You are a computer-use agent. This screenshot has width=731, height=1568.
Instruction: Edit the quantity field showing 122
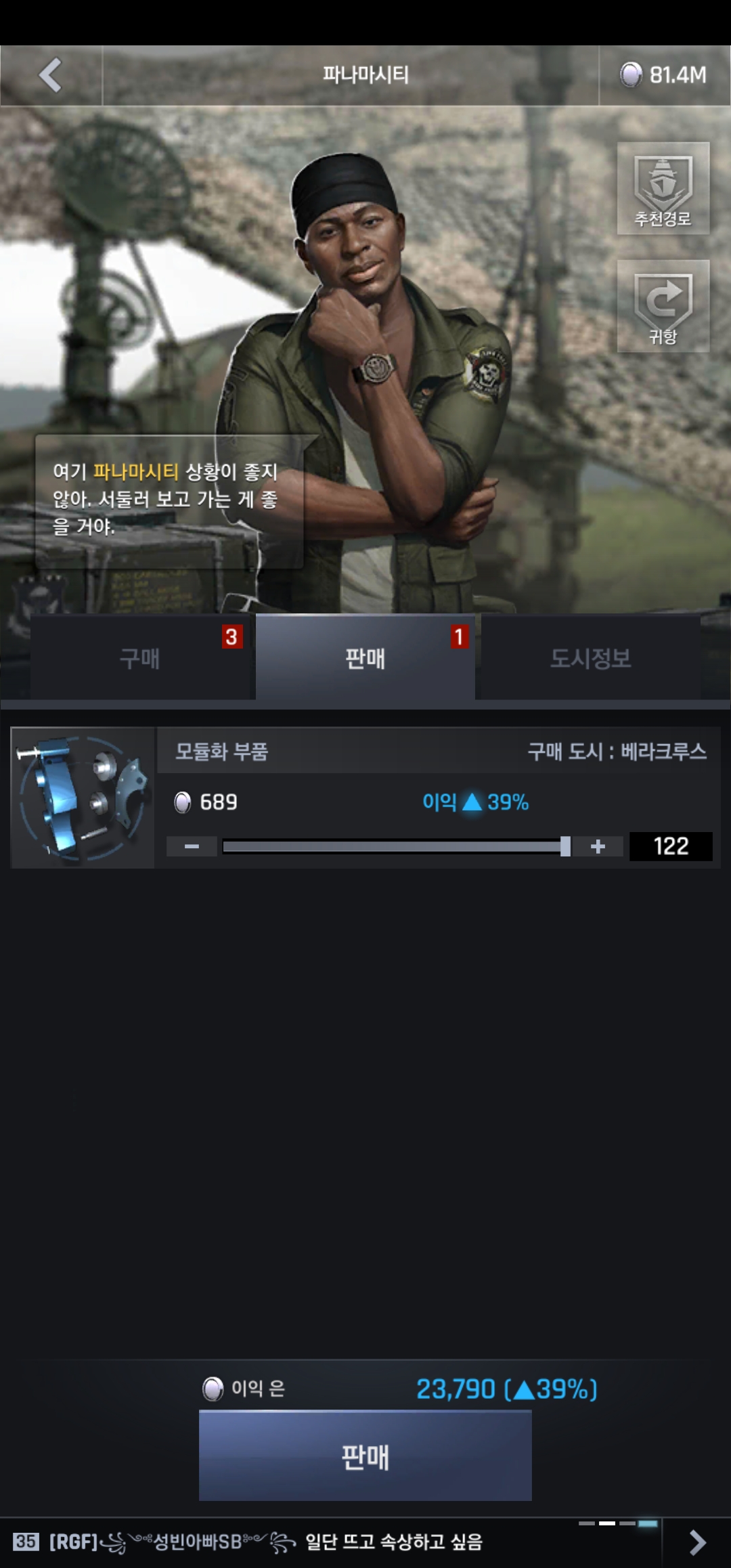670,846
